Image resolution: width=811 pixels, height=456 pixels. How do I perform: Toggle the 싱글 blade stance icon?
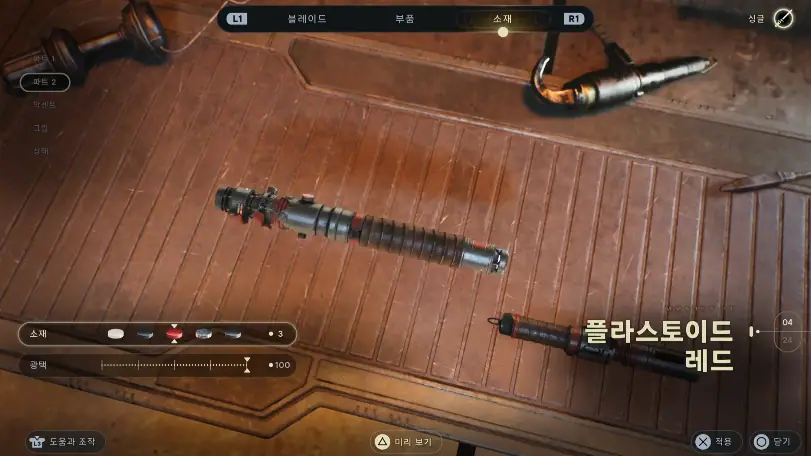point(783,19)
